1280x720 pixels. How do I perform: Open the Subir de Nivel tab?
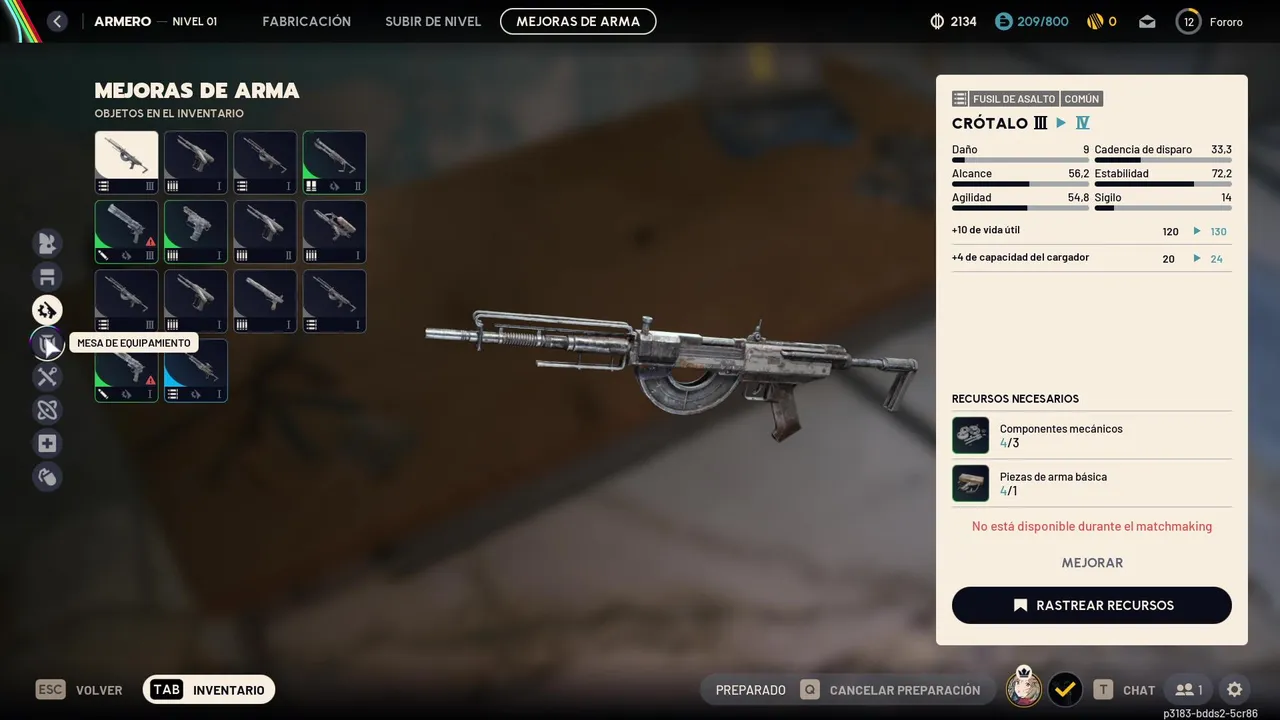[433, 21]
